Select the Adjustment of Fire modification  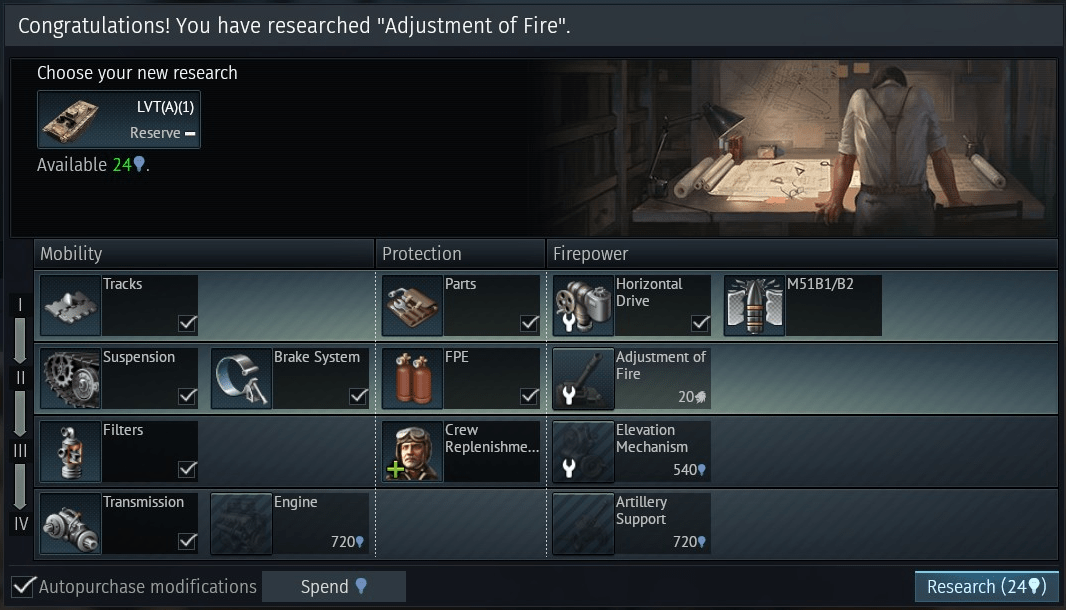632,378
